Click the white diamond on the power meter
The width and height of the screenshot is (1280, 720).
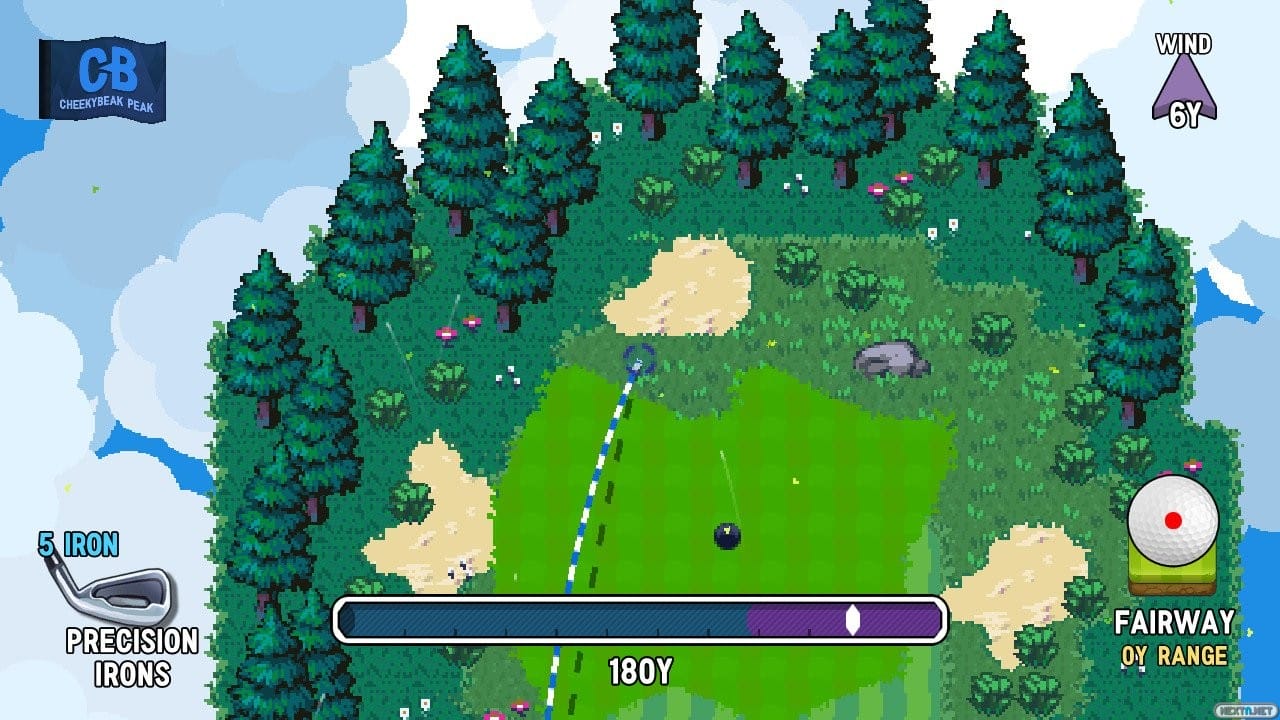tap(851, 621)
